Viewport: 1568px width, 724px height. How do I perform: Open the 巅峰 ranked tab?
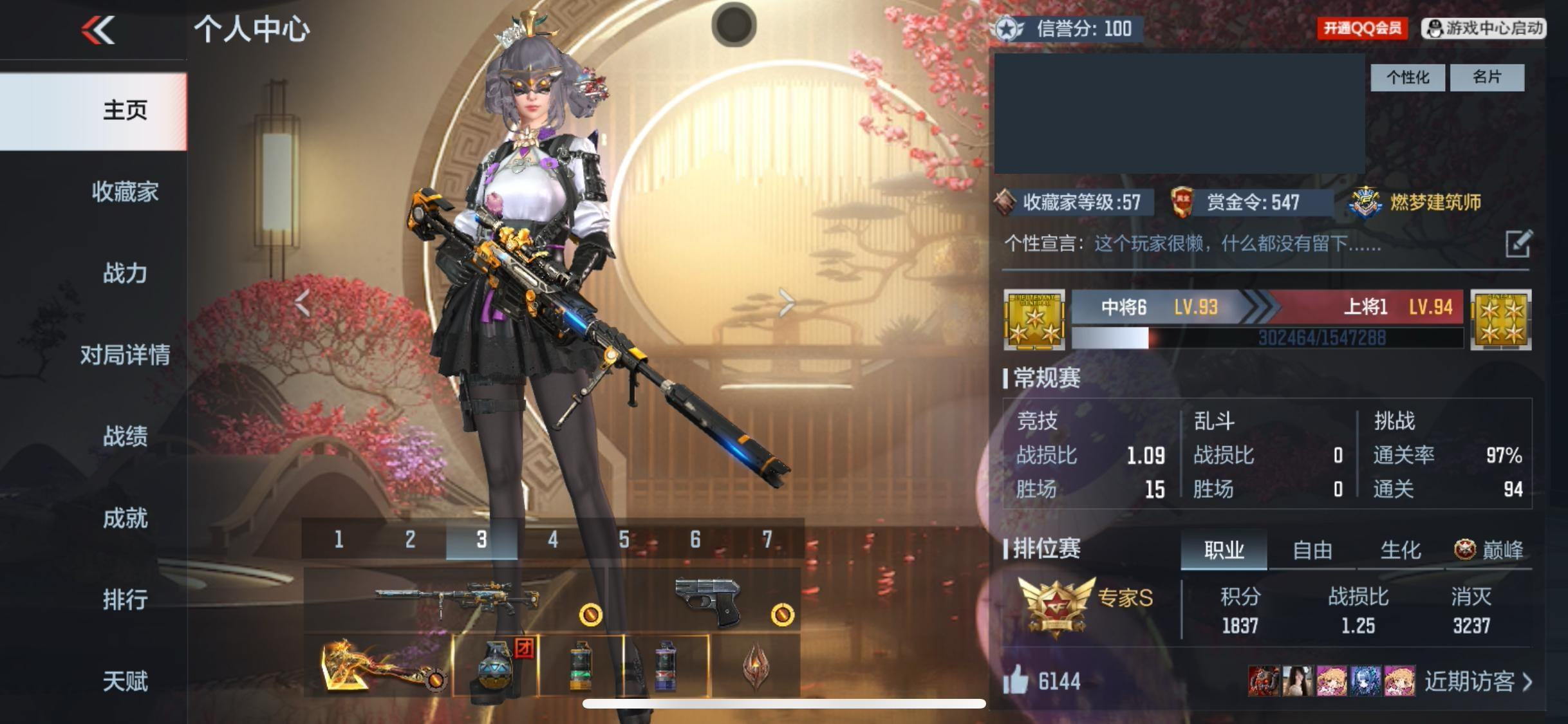1489,550
